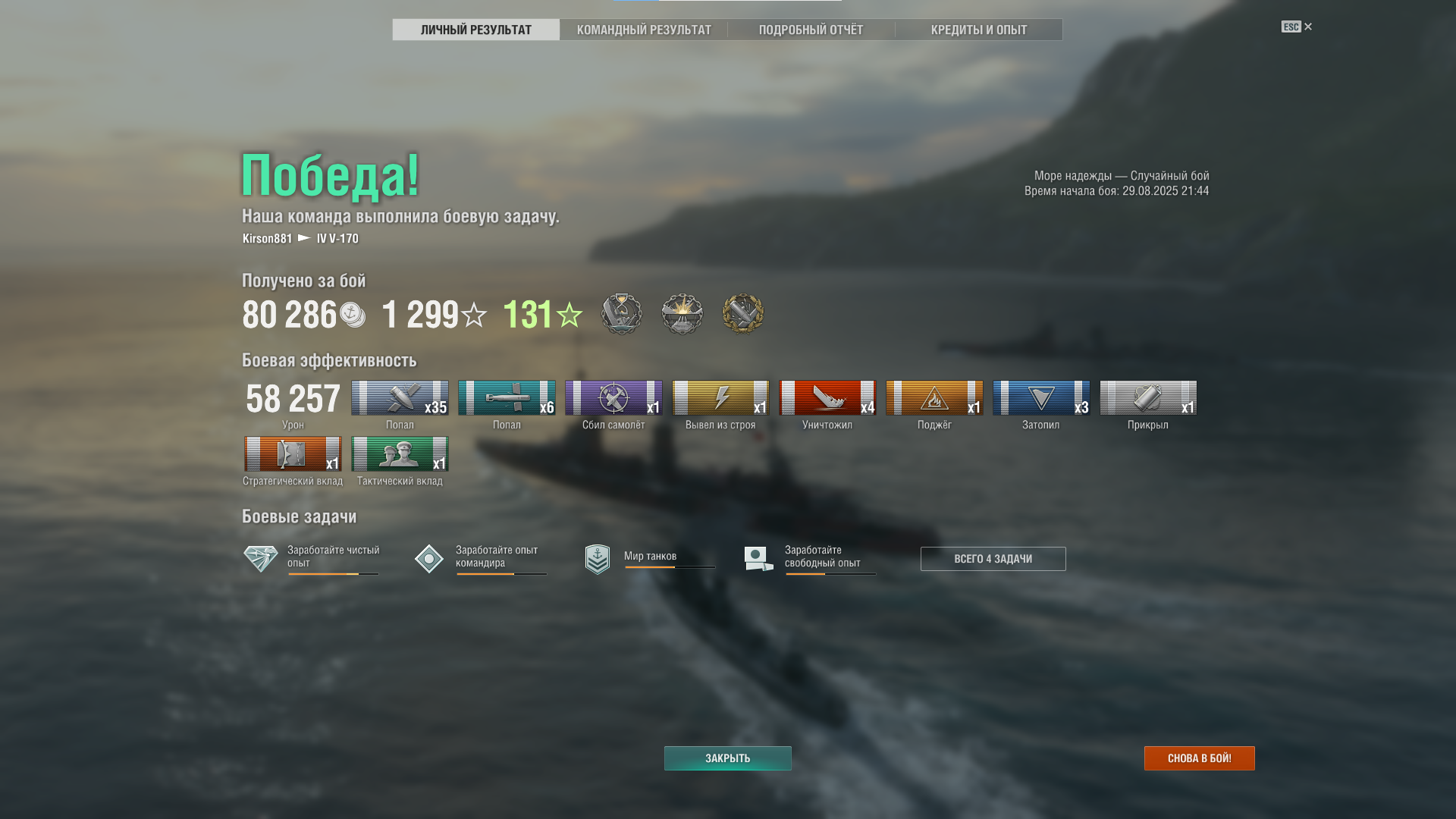Select the Личный результат tab
This screenshot has width=1456, height=819.
tap(476, 30)
